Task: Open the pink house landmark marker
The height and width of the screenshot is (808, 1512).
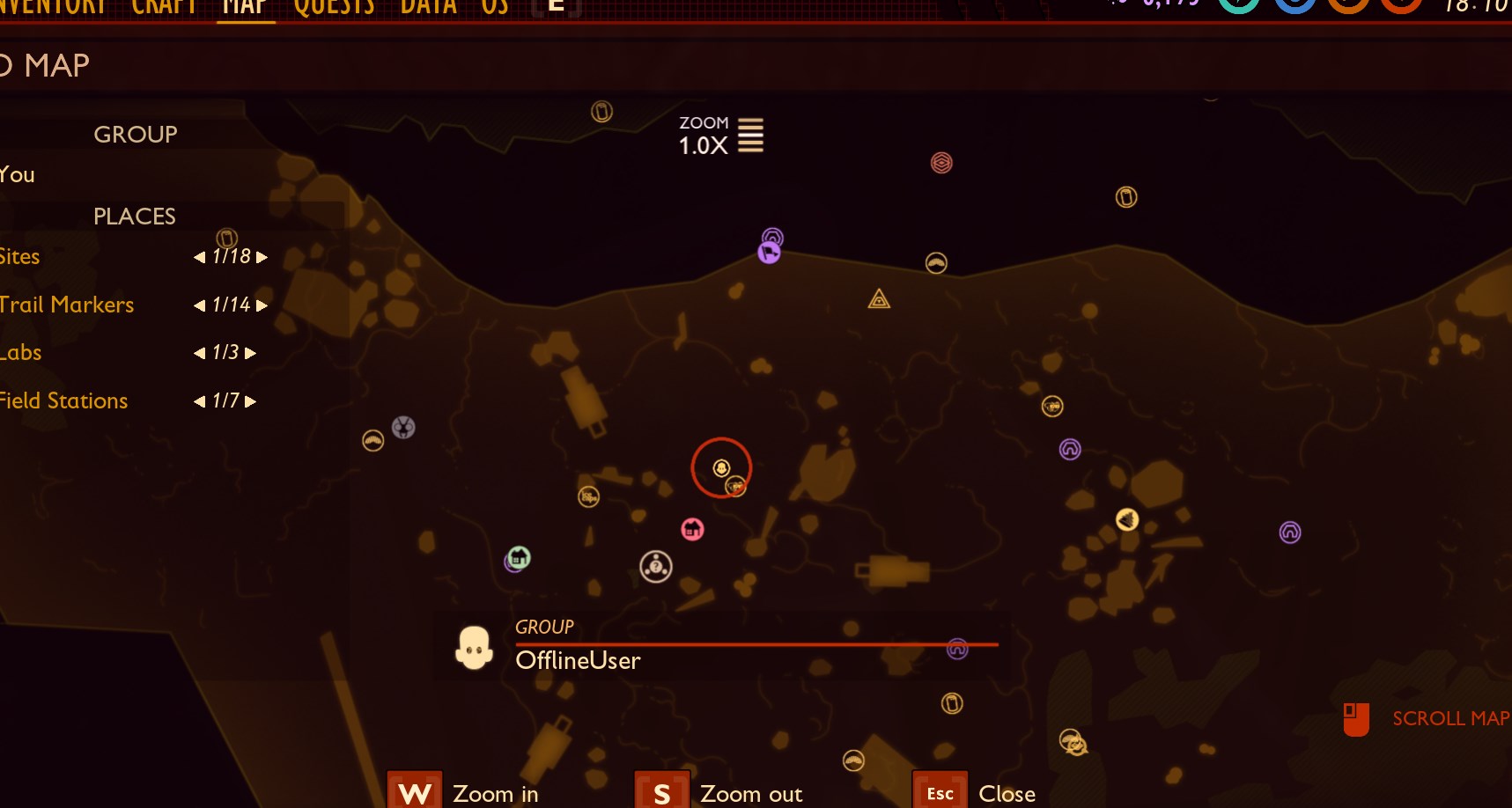Action: 693,529
